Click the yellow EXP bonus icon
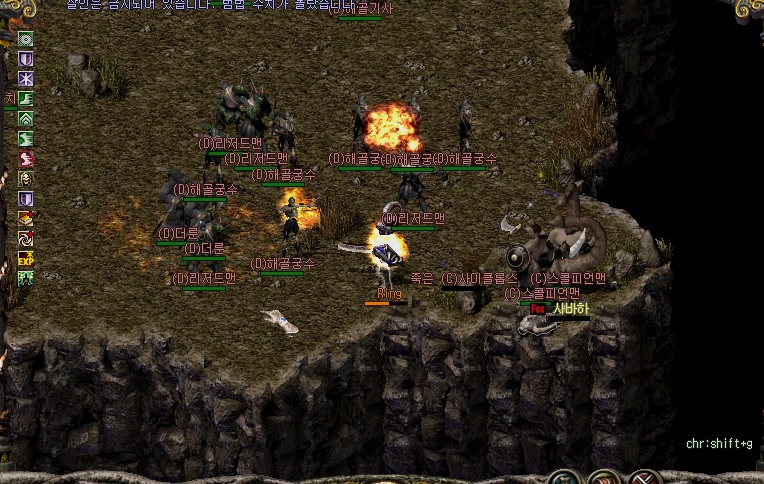Viewport: 764px width, 484px height. click(x=26, y=258)
